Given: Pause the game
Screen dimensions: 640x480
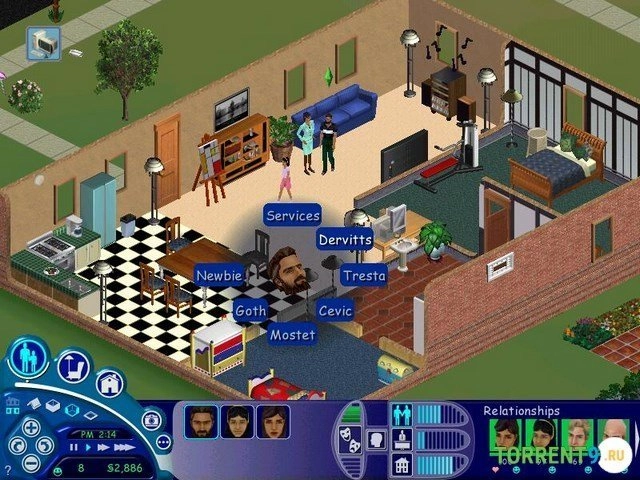Looking at the screenshot, I should point(71,447).
